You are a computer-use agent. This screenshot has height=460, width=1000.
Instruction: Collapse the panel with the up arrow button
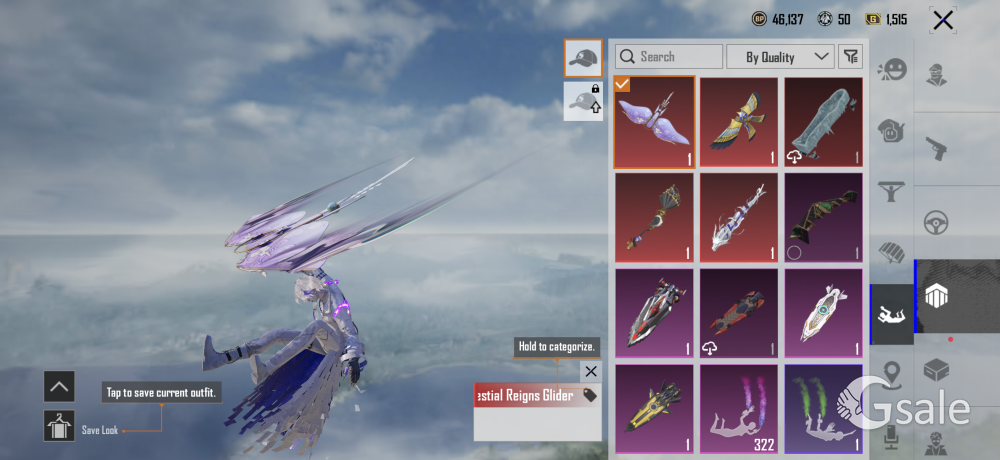pos(59,386)
